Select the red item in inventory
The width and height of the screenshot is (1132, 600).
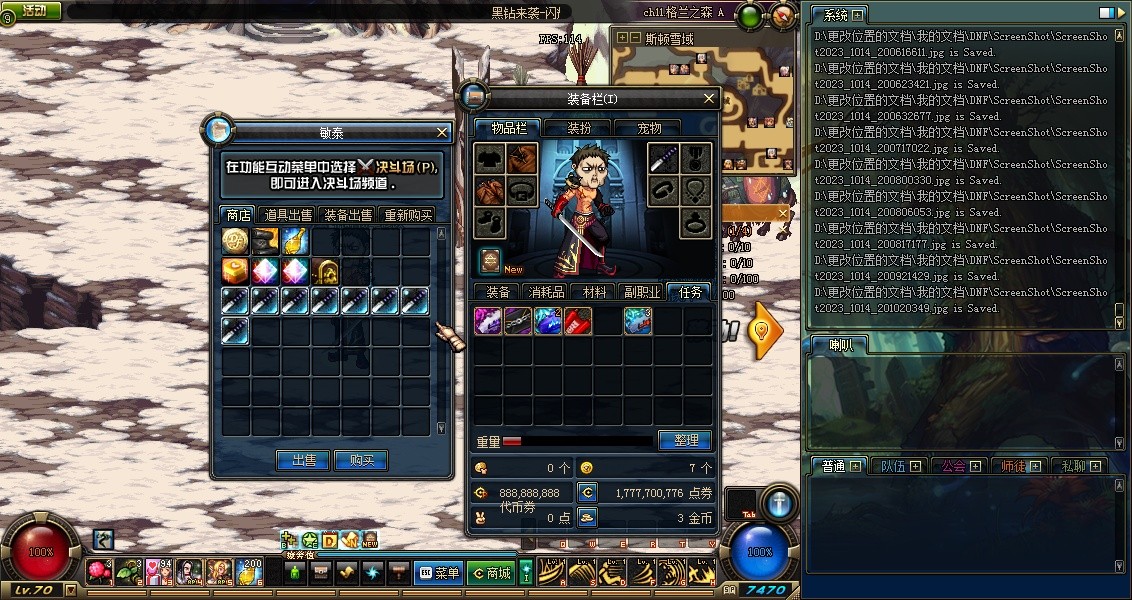[578, 320]
